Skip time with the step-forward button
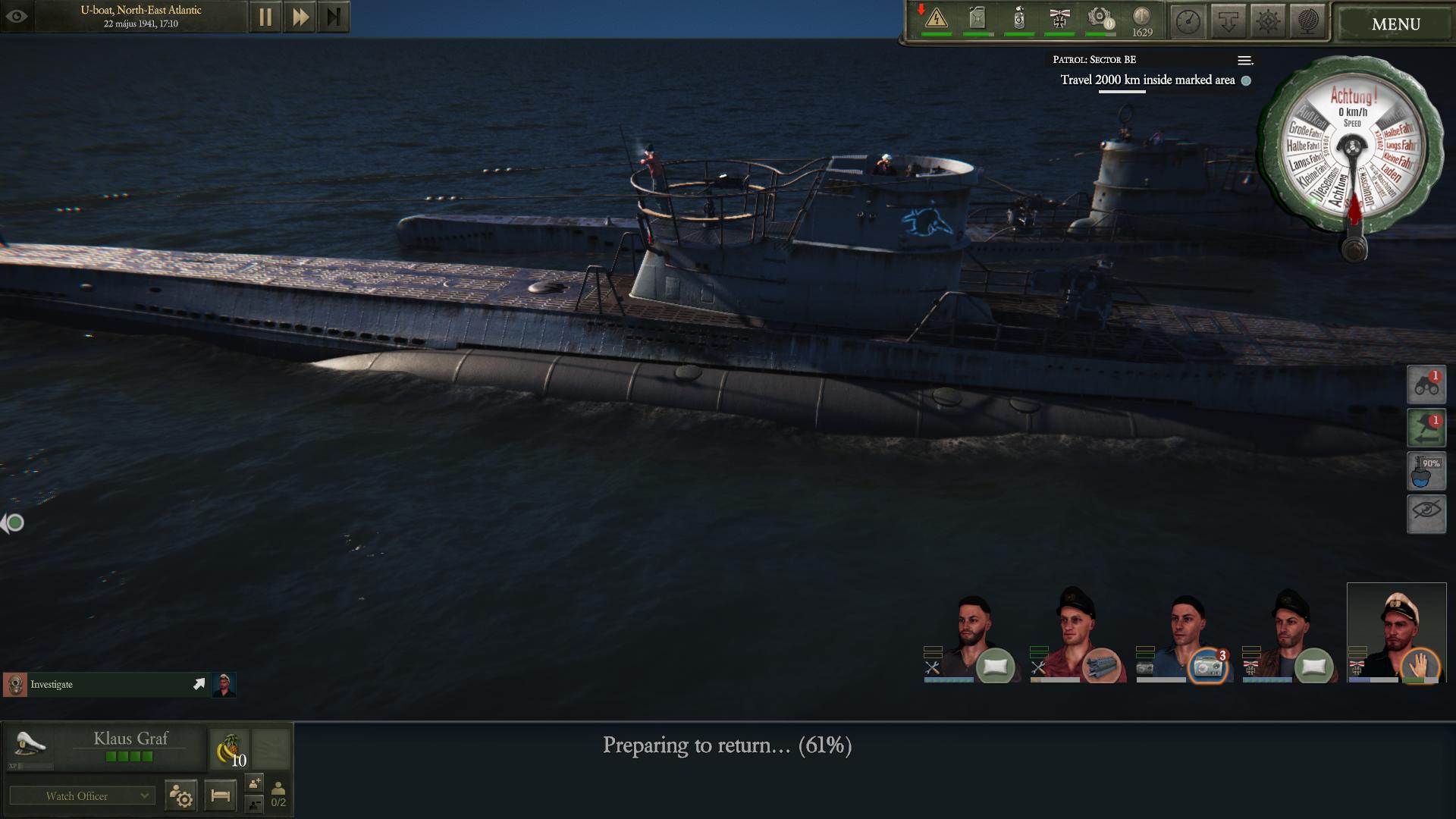Image resolution: width=1456 pixels, height=819 pixels. (x=334, y=17)
